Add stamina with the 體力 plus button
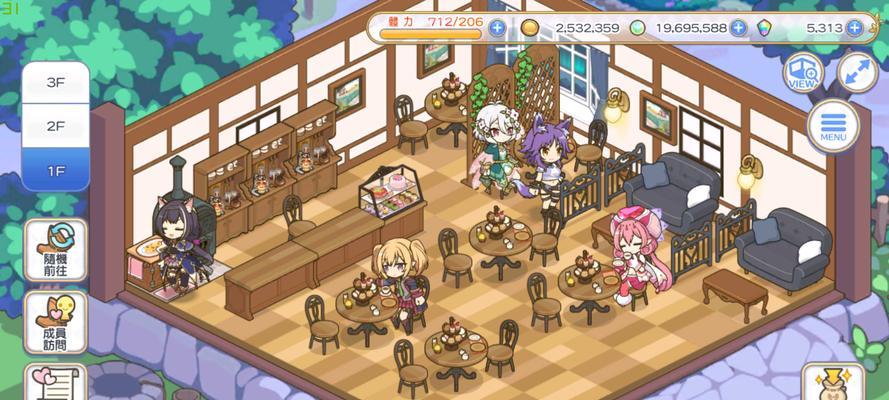Image resolution: width=889 pixels, height=400 pixels. (497, 27)
